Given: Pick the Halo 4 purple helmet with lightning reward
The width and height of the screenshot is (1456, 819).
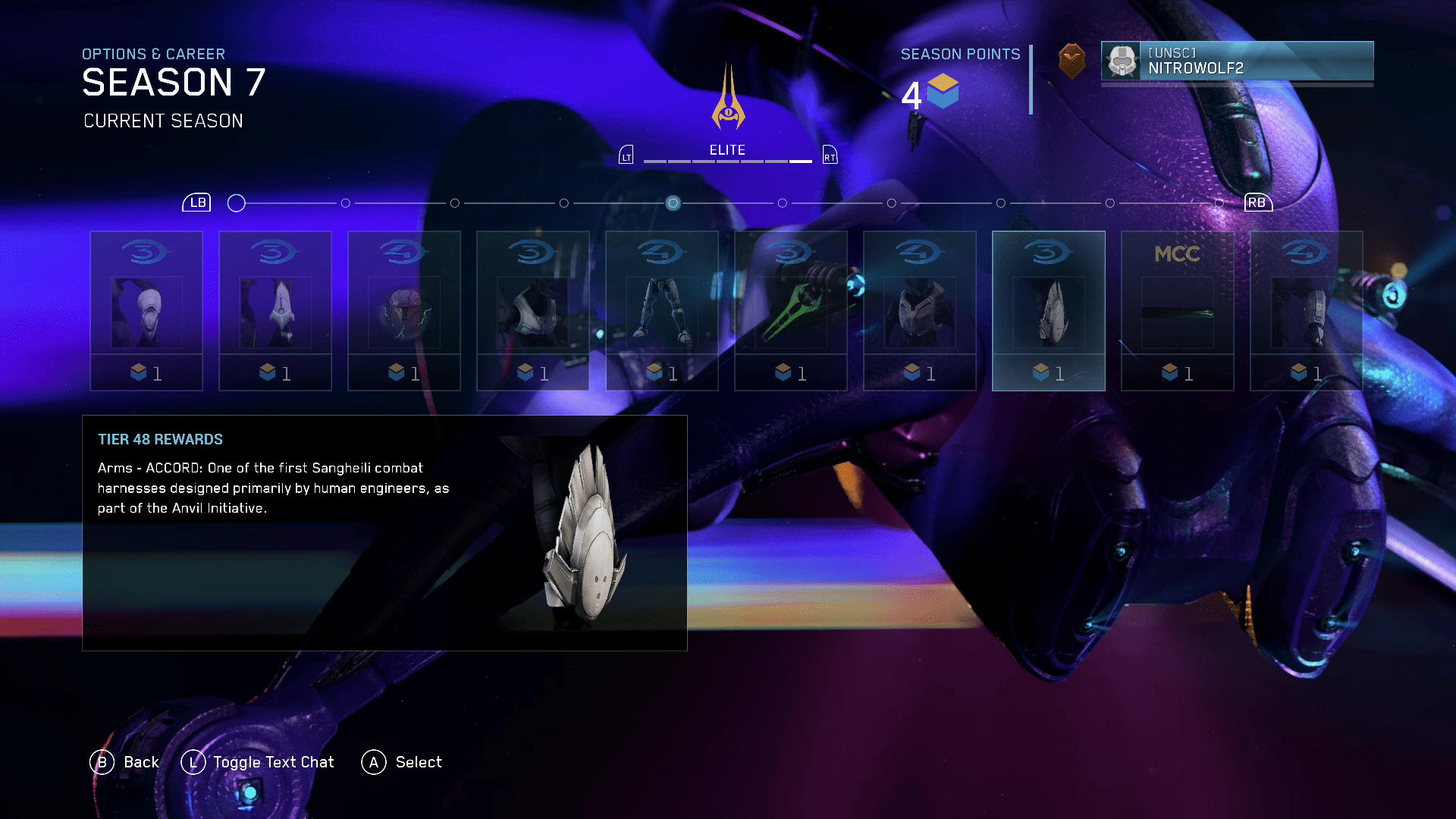Looking at the screenshot, I should pos(404,311).
